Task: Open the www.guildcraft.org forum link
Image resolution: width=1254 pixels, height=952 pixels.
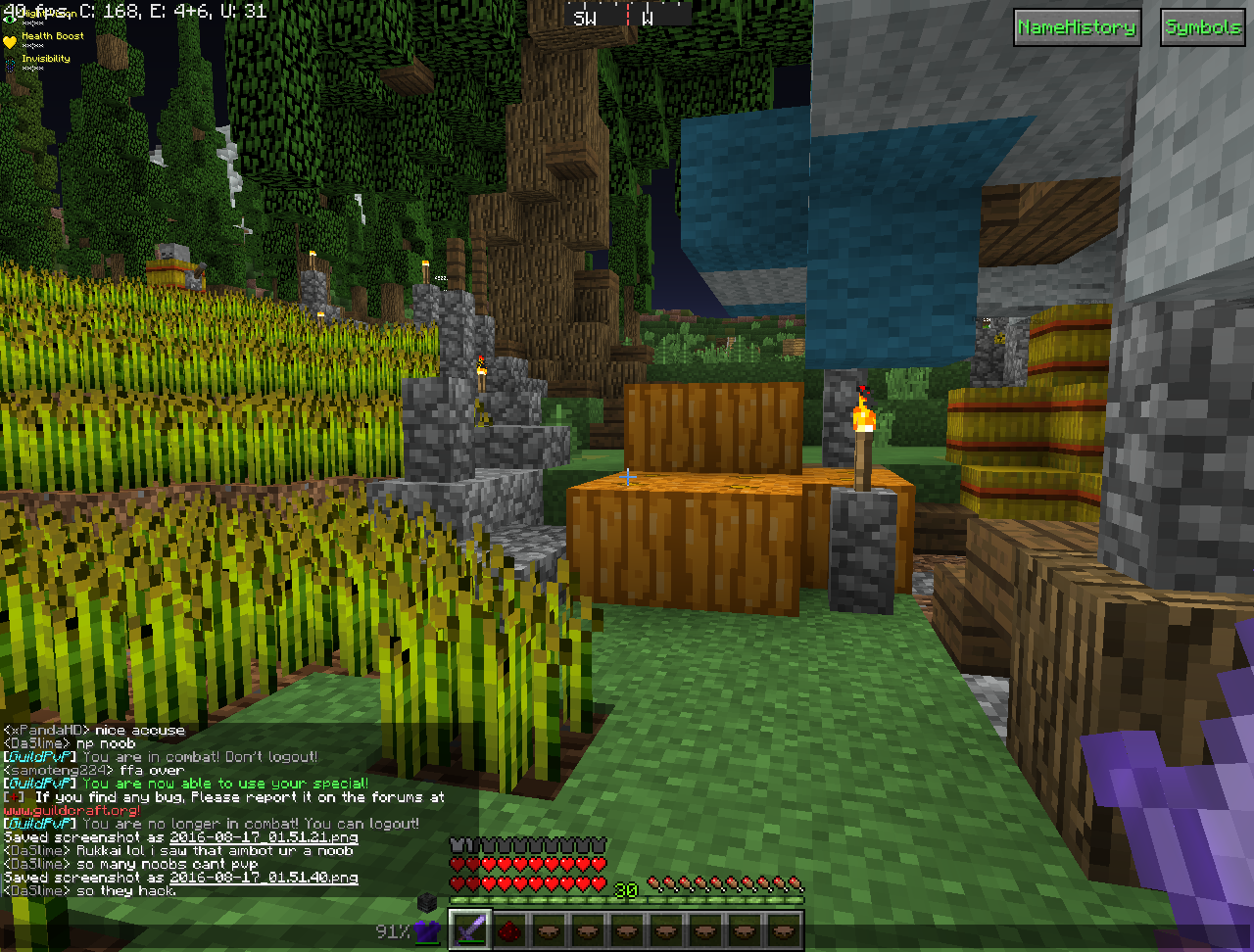Action: (x=71, y=811)
